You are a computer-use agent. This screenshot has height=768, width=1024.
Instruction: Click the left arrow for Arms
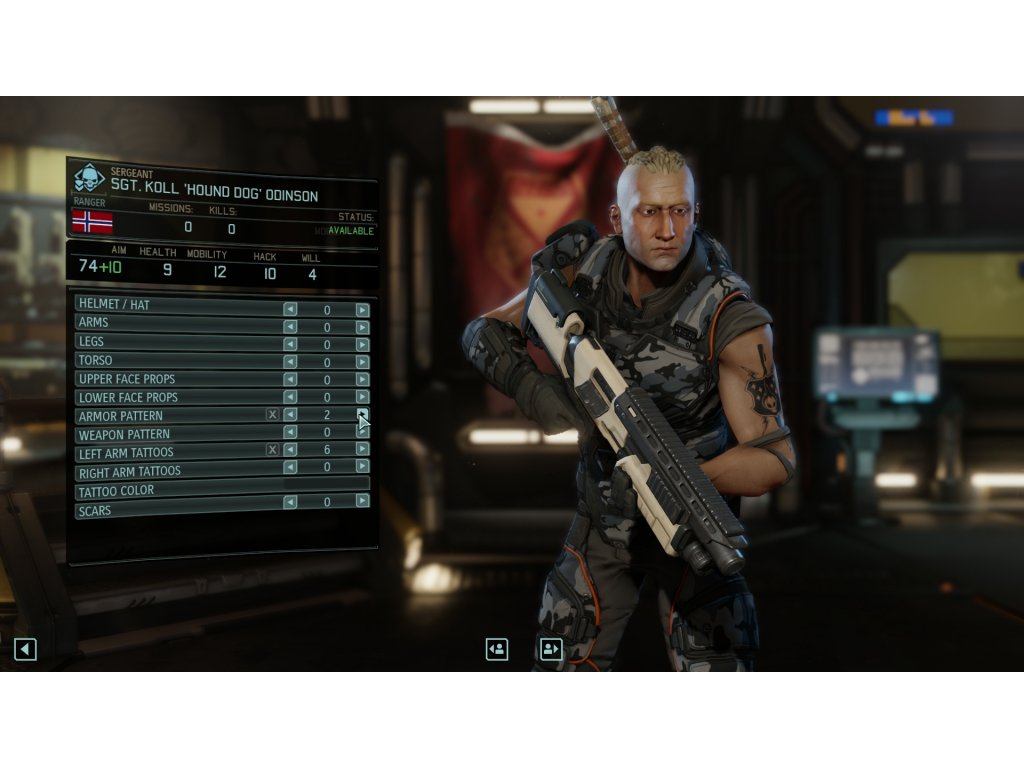click(x=290, y=327)
